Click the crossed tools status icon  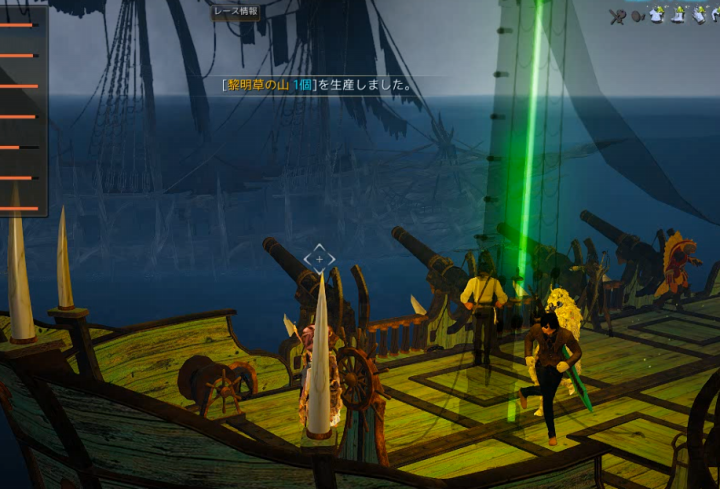(617, 15)
